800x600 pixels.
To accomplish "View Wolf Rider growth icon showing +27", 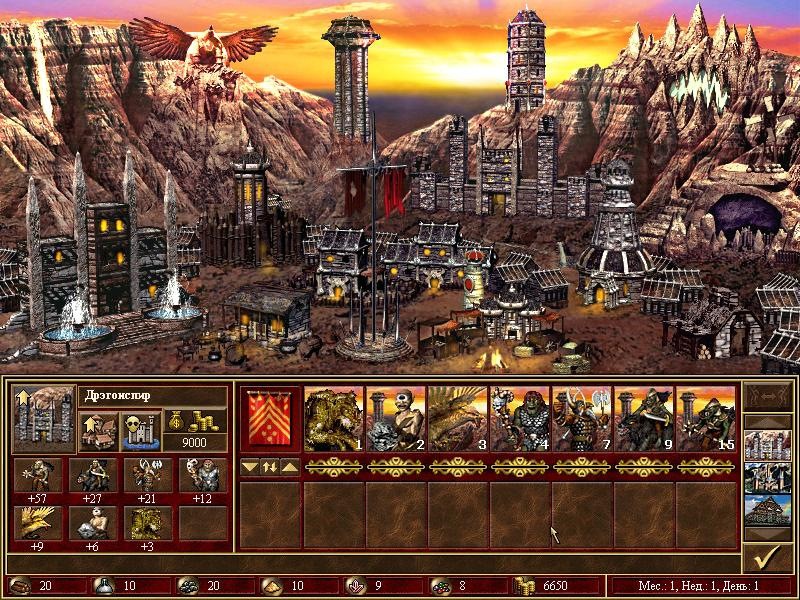I will click(92, 476).
